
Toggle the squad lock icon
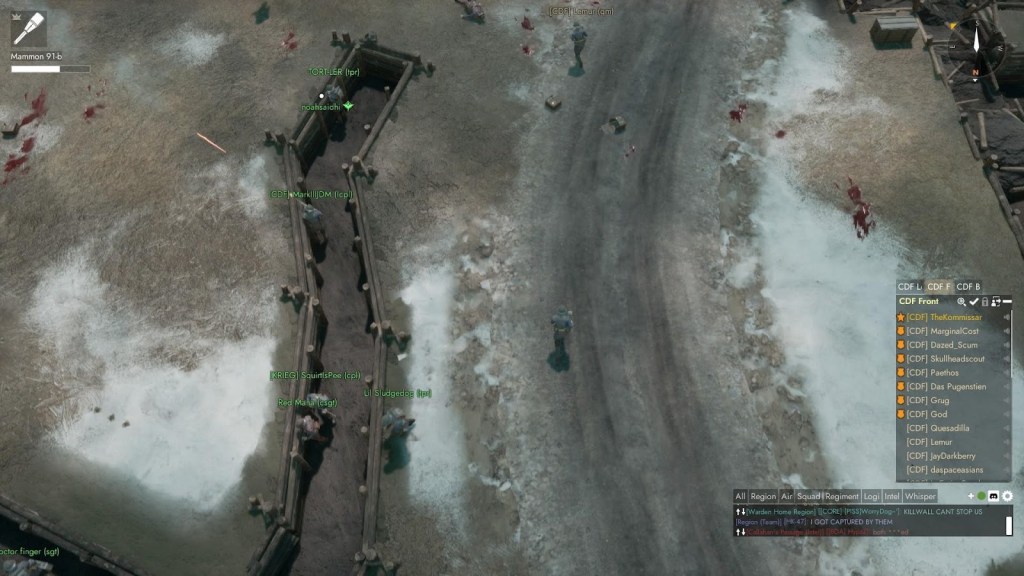tap(985, 302)
